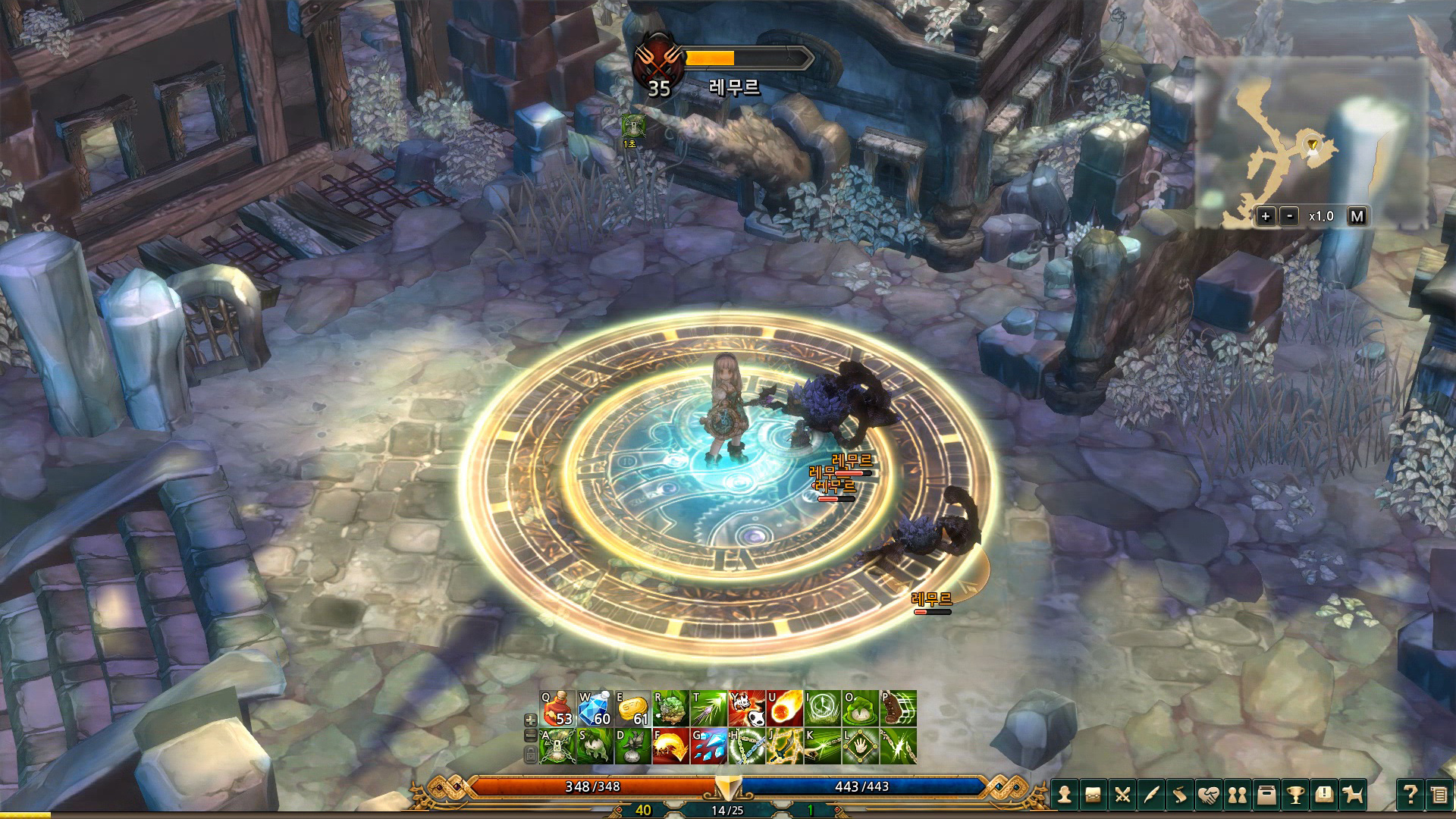Image resolution: width=1456 pixels, height=819 pixels.
Task: Open the inventory bag icon
Action: click(x=1094, y=796)
